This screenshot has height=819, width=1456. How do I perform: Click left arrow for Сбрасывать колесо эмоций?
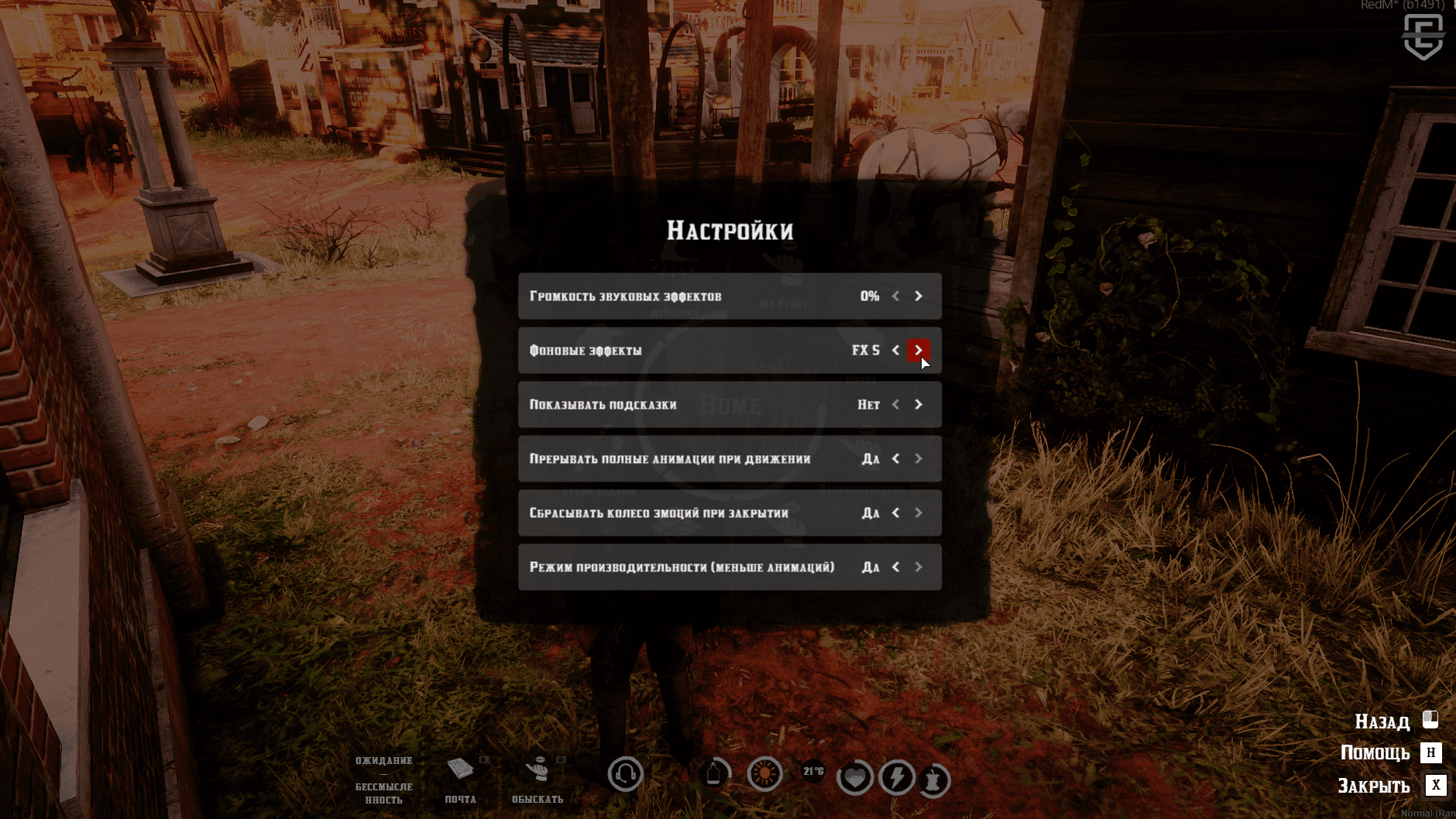pyautogui.click(x=896, y=513)
